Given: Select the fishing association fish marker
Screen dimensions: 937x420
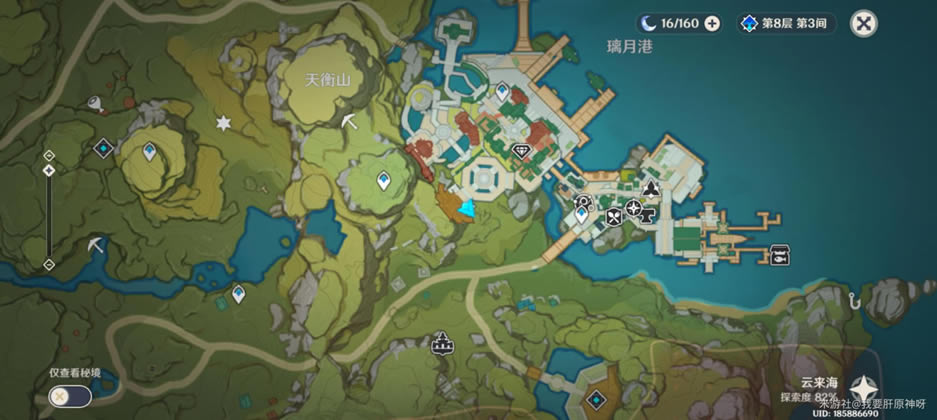Looking at the screenshot, I should [780, 254].
